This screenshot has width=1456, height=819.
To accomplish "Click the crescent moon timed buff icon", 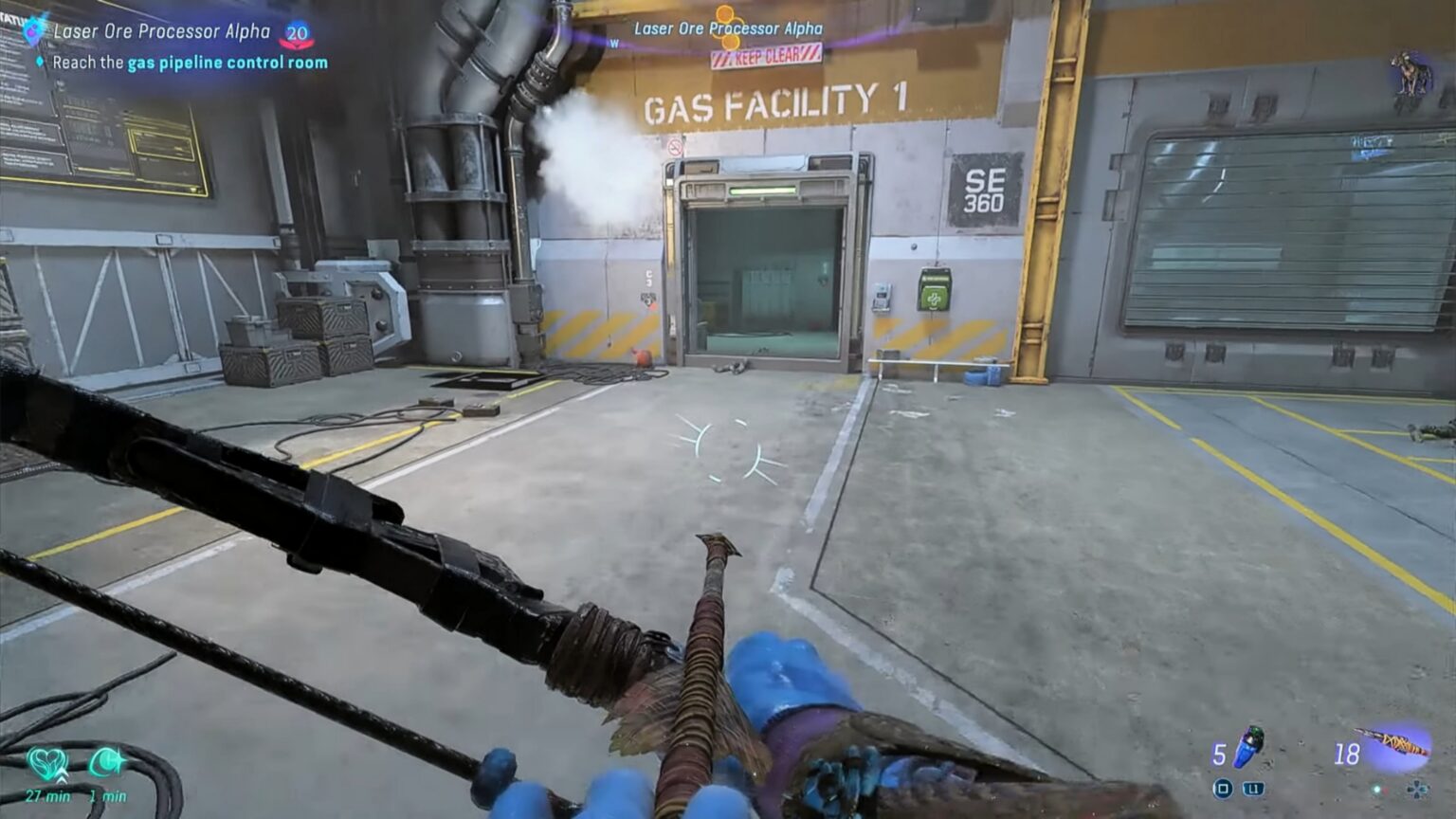I will coord(107,759).
